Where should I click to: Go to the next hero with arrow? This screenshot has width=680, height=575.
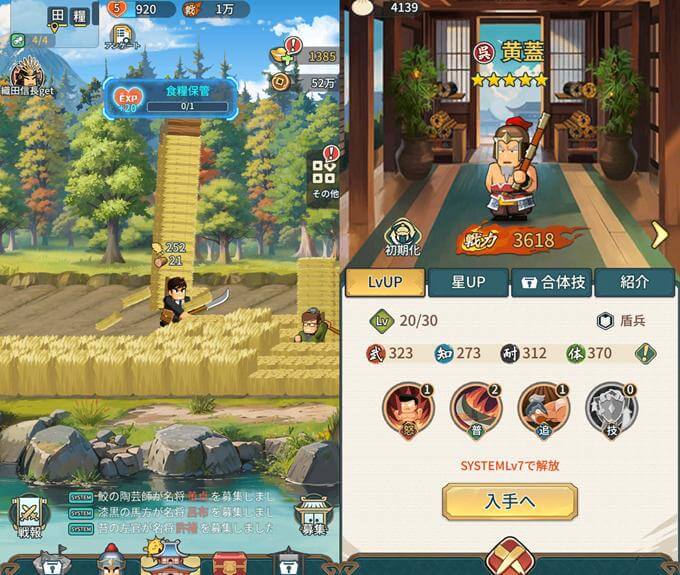tap(659, 234)
